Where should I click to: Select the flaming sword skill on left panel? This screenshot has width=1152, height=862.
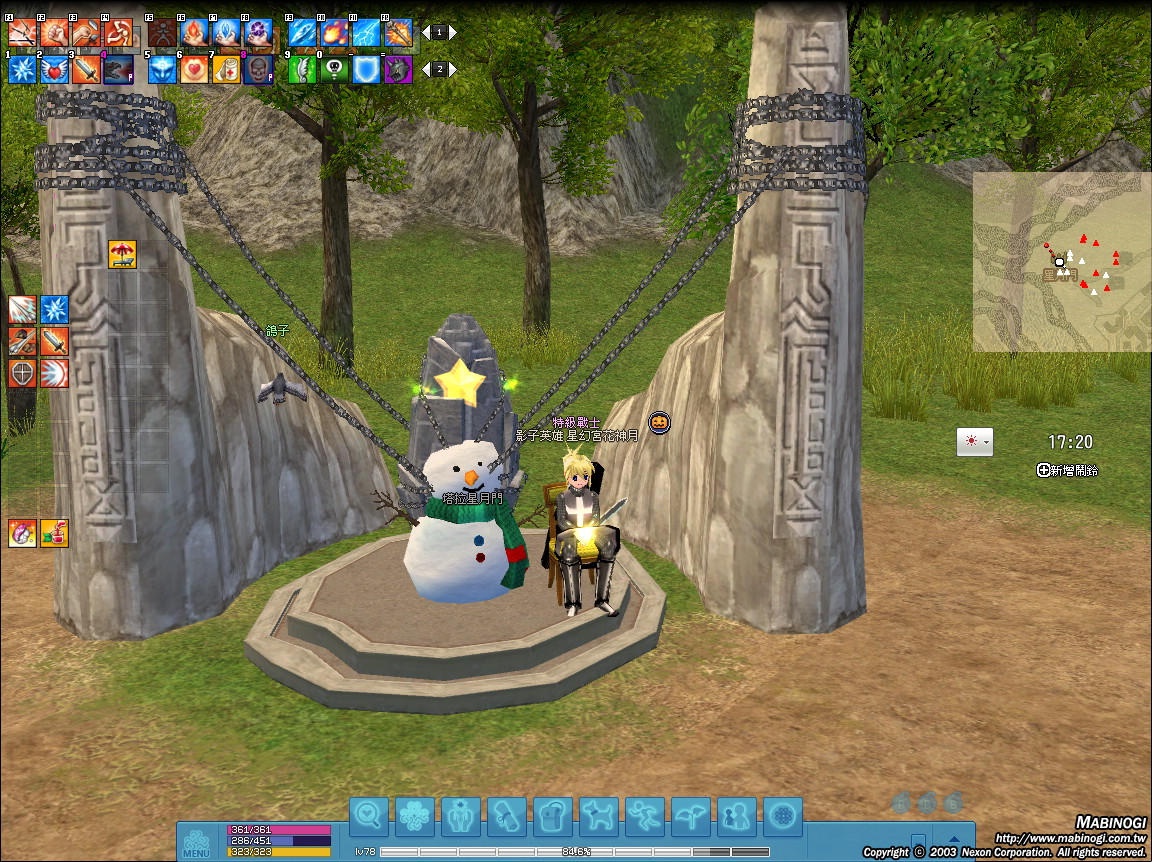(x=54, y=341)
